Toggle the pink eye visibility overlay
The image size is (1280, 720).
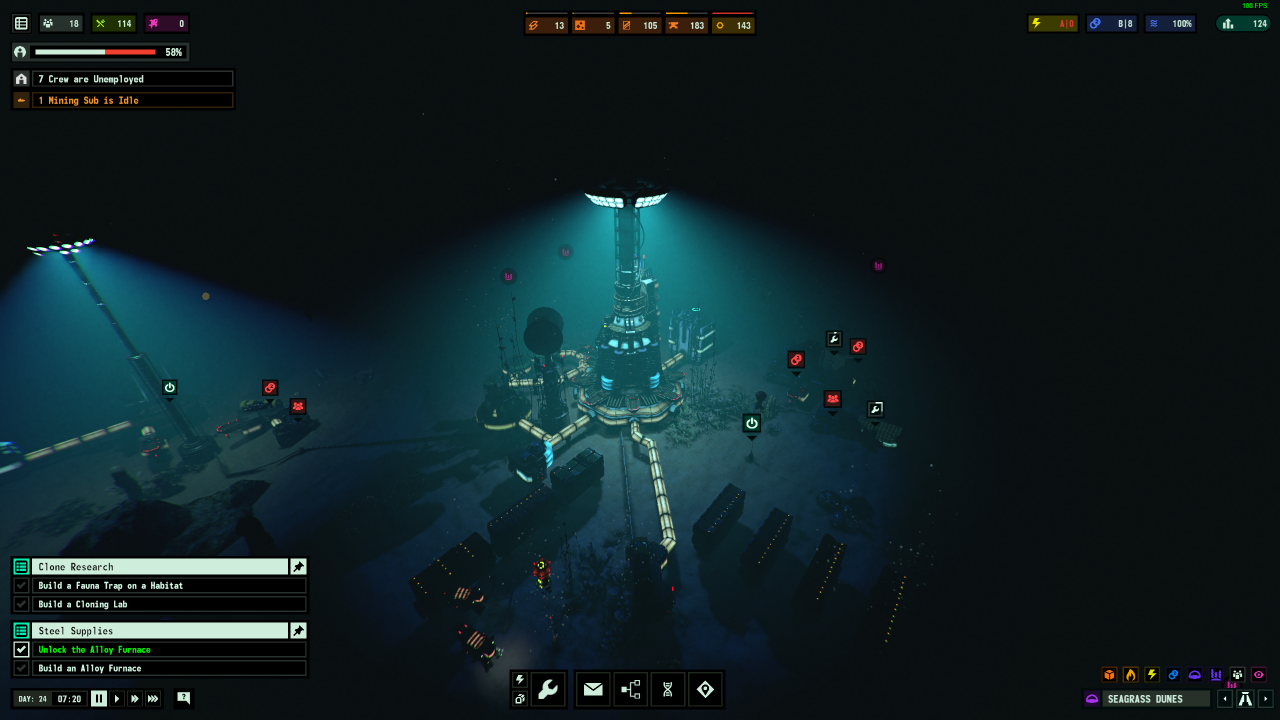(x=1259, y=675)
